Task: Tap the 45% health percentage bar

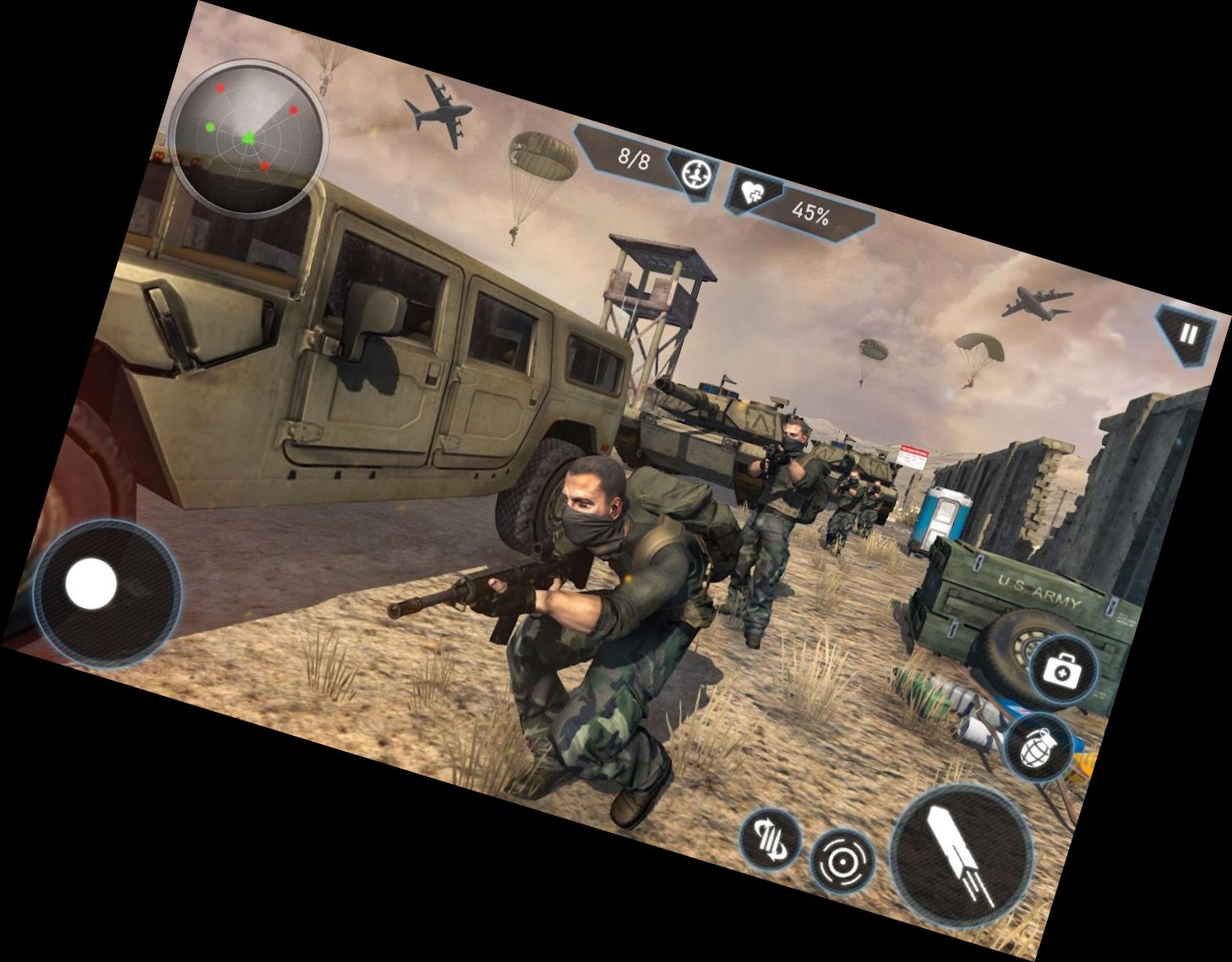Action: click(810, 211)
